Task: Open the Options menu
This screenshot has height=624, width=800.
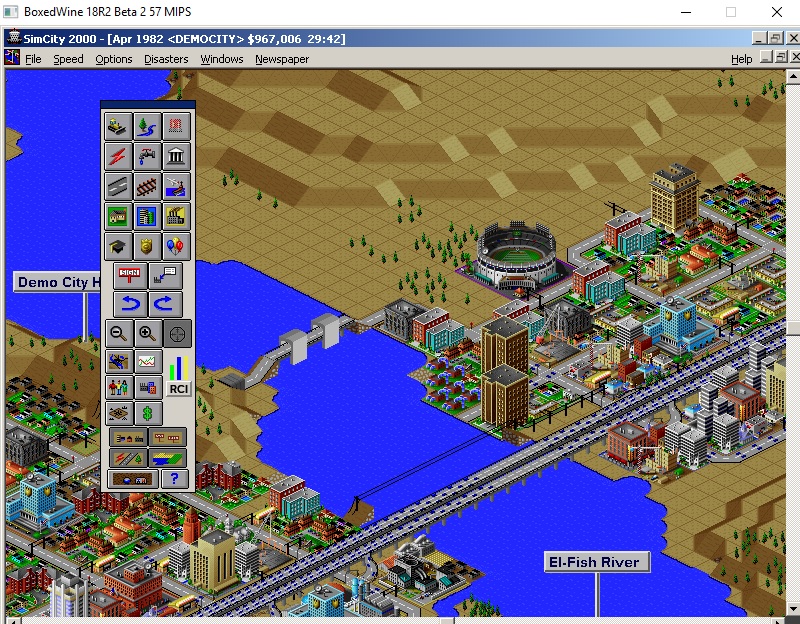Action: (114, 59)
